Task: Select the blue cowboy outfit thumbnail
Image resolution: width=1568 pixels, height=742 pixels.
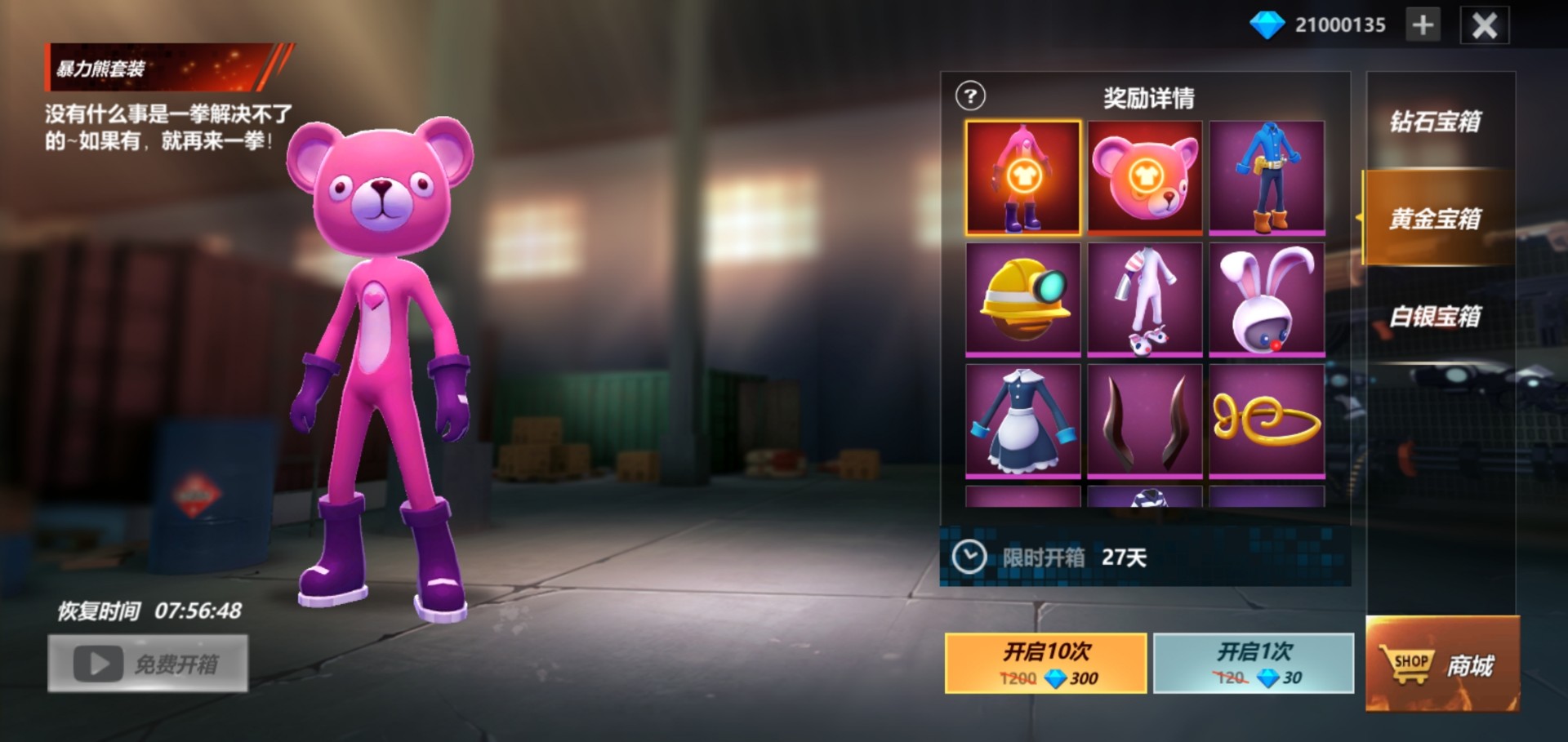Action: tap(1267, 178)
